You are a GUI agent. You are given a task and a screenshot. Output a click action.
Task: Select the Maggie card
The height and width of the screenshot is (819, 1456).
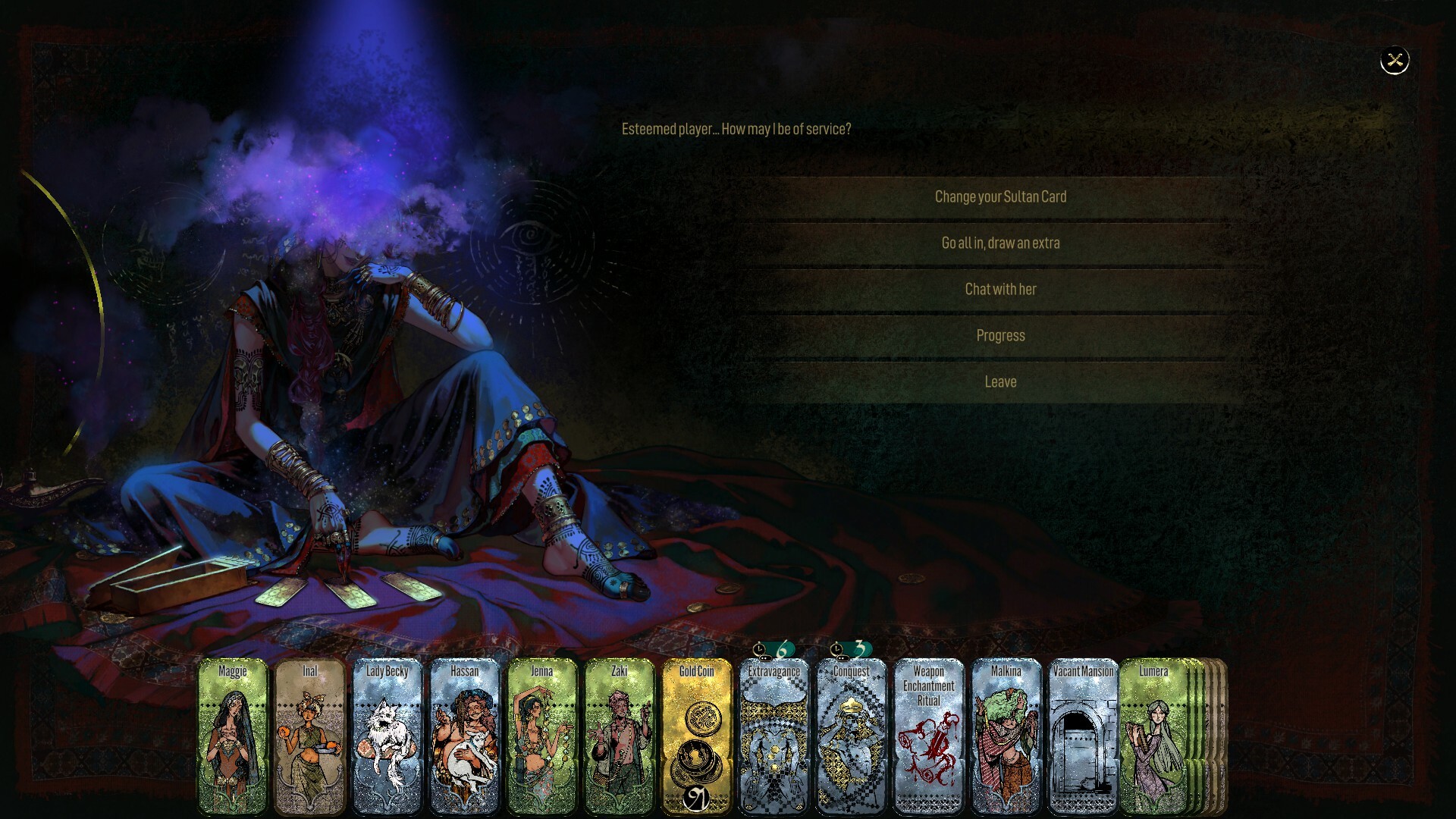tap(233, 736)
